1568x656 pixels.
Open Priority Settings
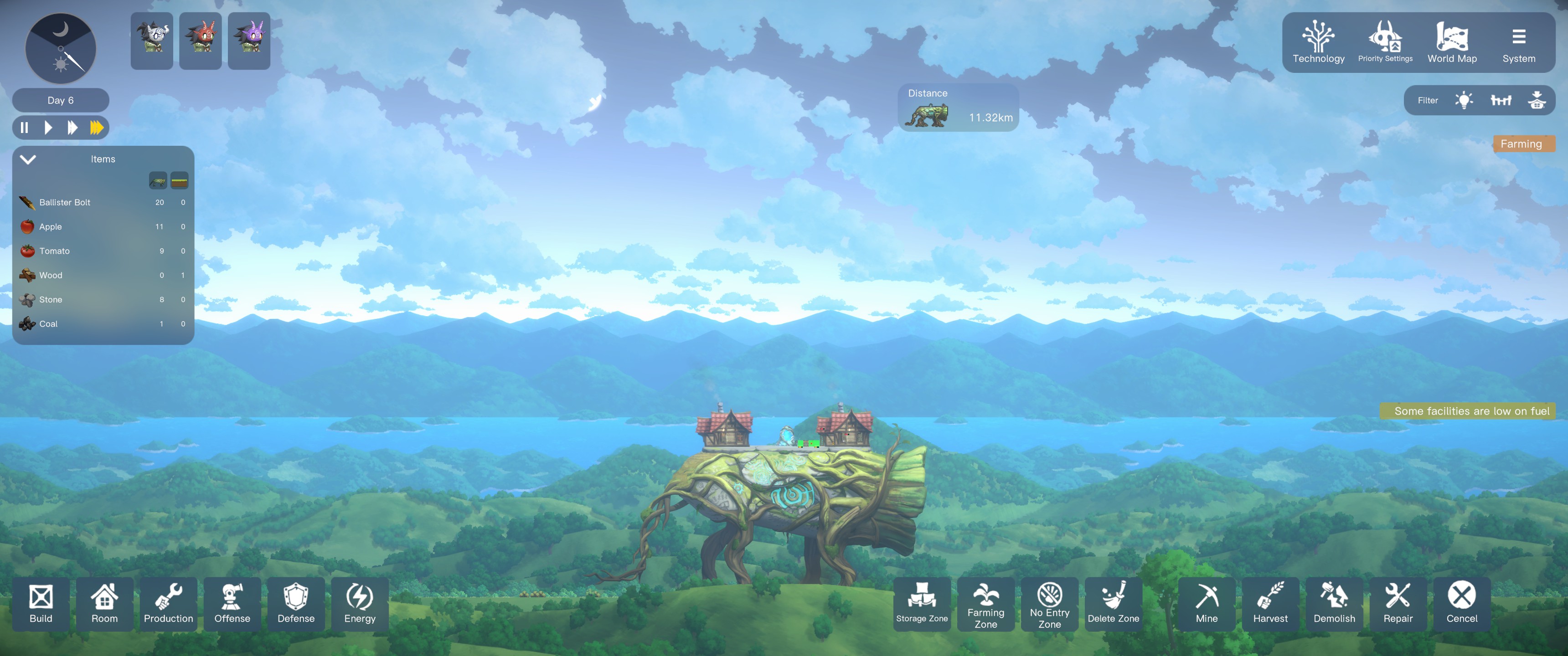click(1385, 43)
